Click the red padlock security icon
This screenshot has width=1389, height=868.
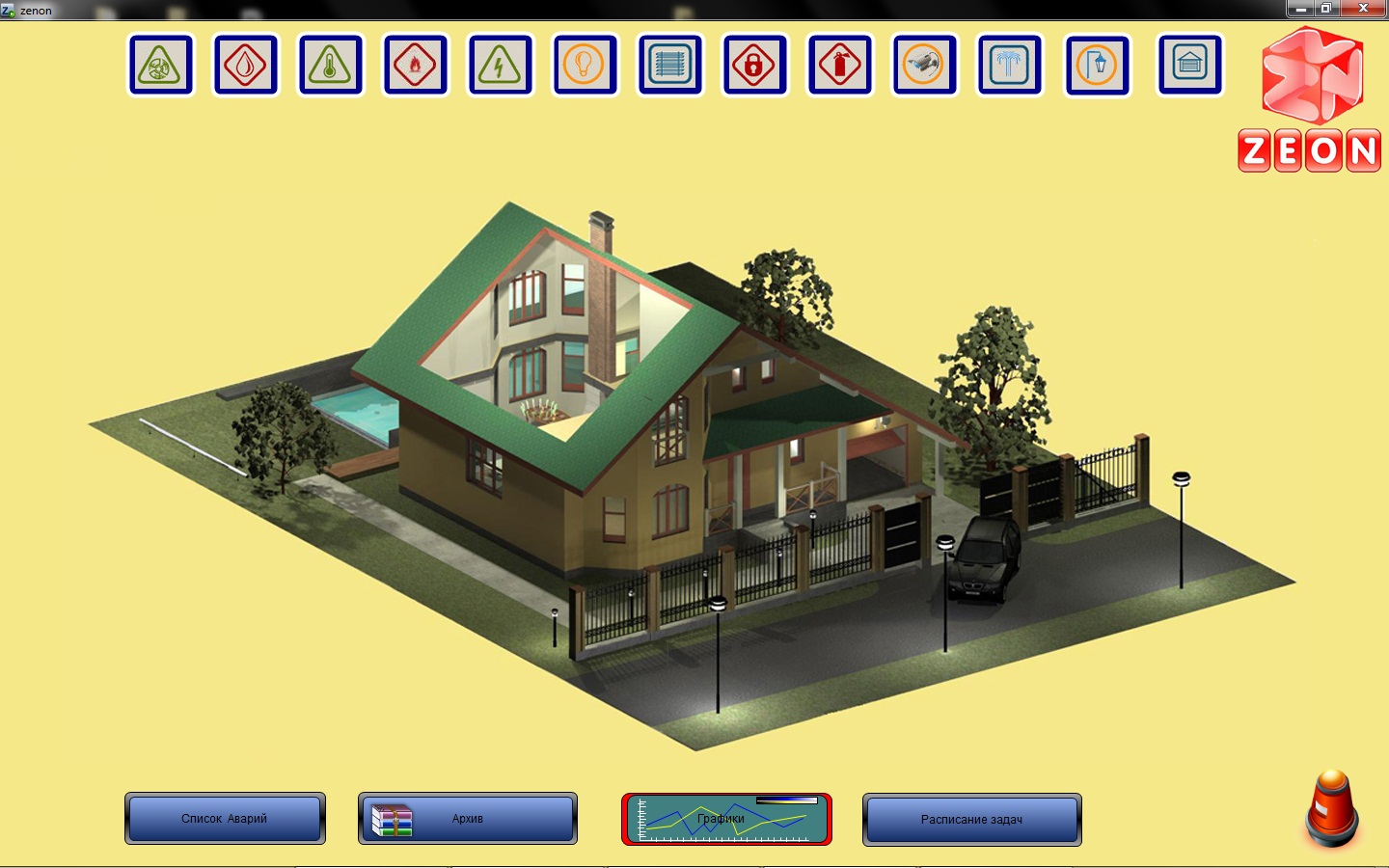pyautogui.click(x=754, y=66)
